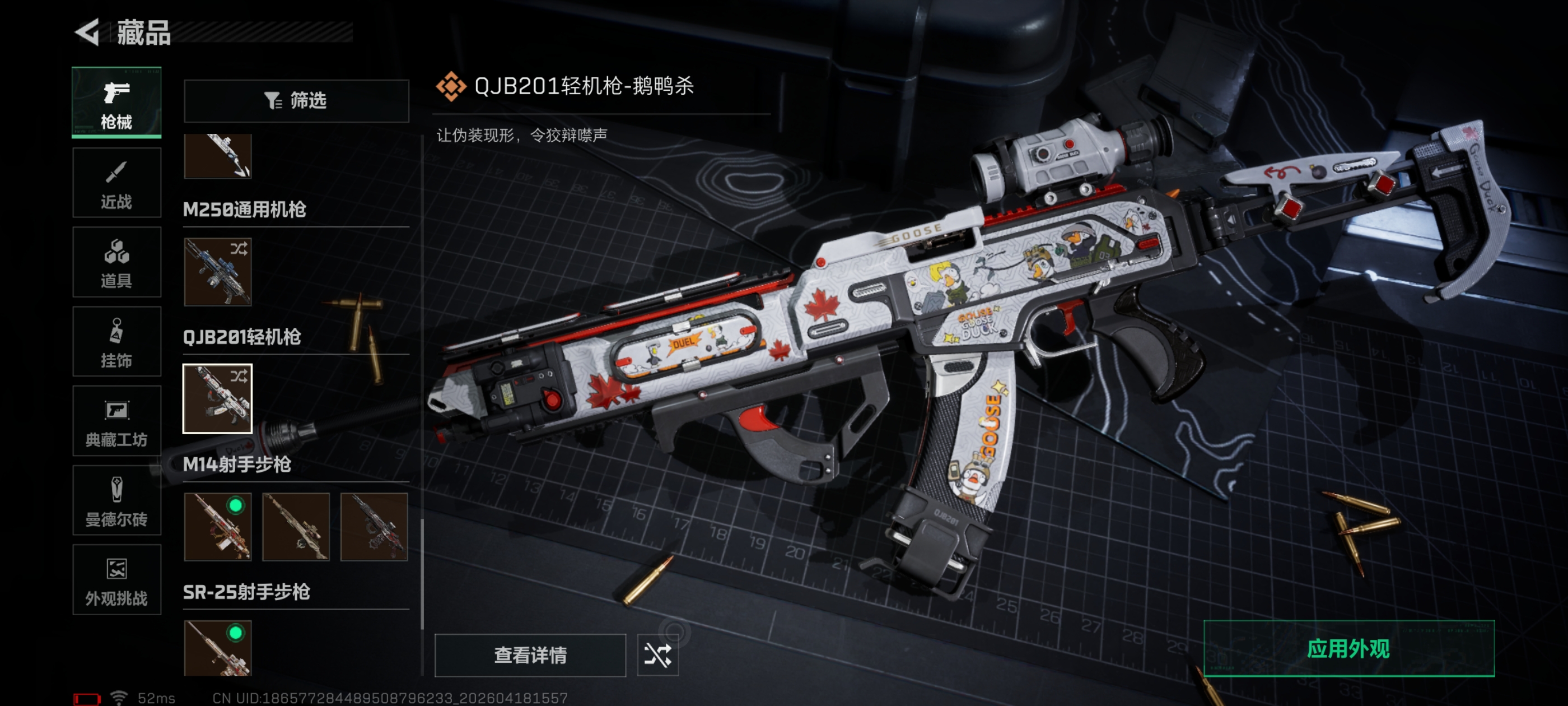Click 查看详情 to view skin details
1568x706 pixels.
(530, 656)
